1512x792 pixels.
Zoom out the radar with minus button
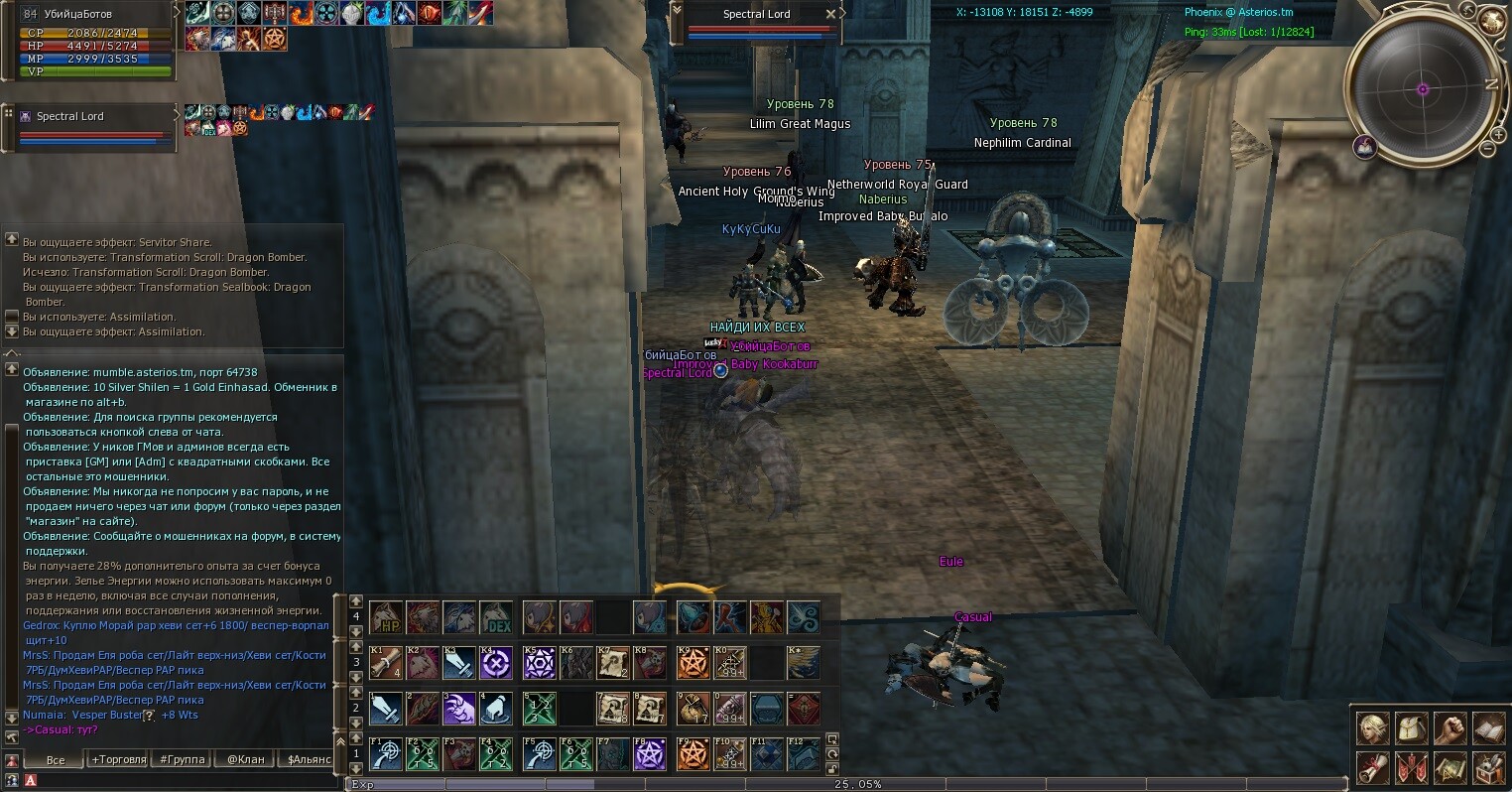pyautogui.click(x=1486, y=149)
